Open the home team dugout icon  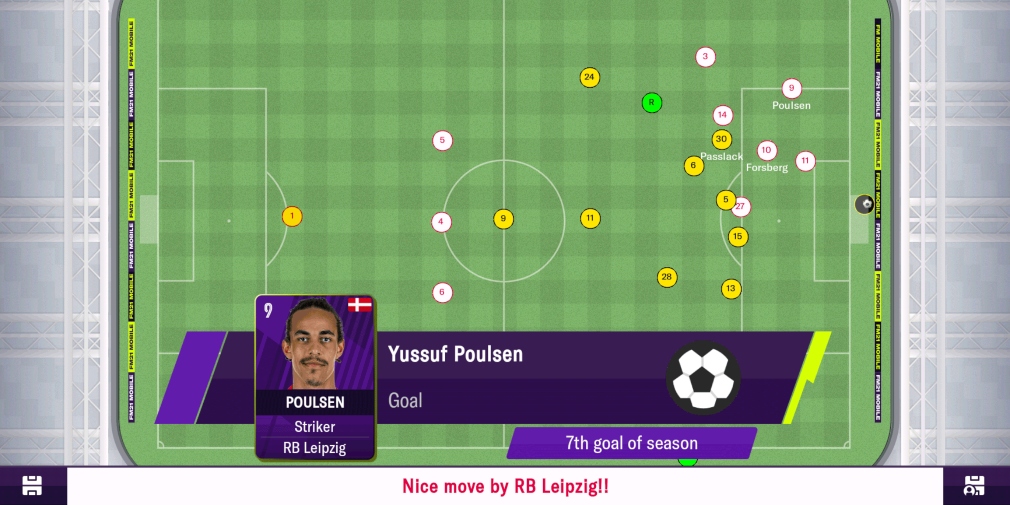(x=32, y=486)
